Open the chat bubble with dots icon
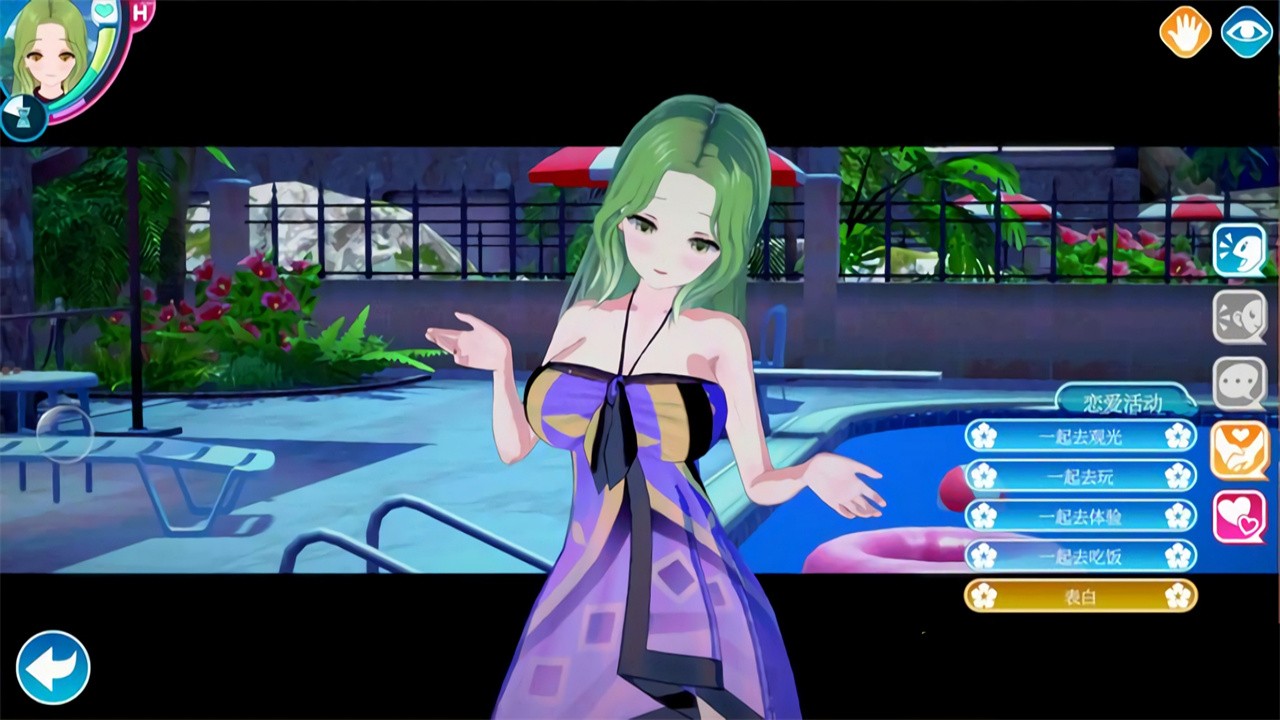The width and height of the screenshot is (1280, 720). tap(1240, 382)
